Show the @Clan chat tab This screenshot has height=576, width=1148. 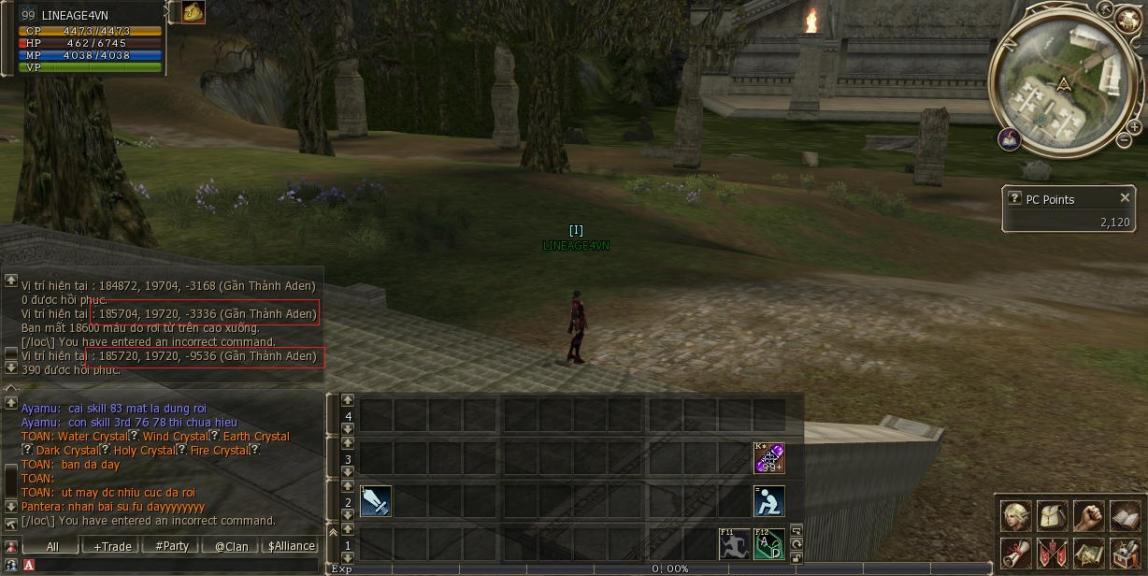(x=231, y=546)
